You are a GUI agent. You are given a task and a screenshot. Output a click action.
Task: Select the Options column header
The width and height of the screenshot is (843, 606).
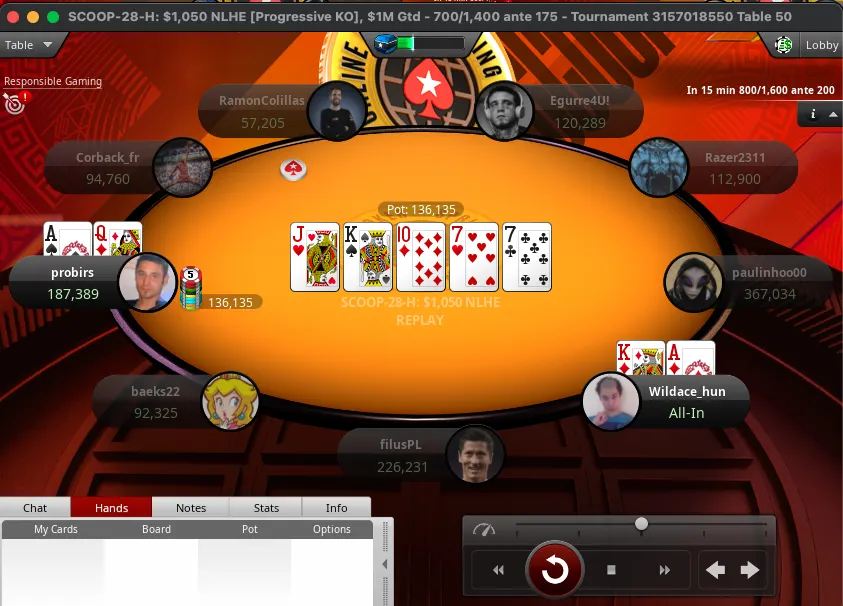(x=332, y=529)
